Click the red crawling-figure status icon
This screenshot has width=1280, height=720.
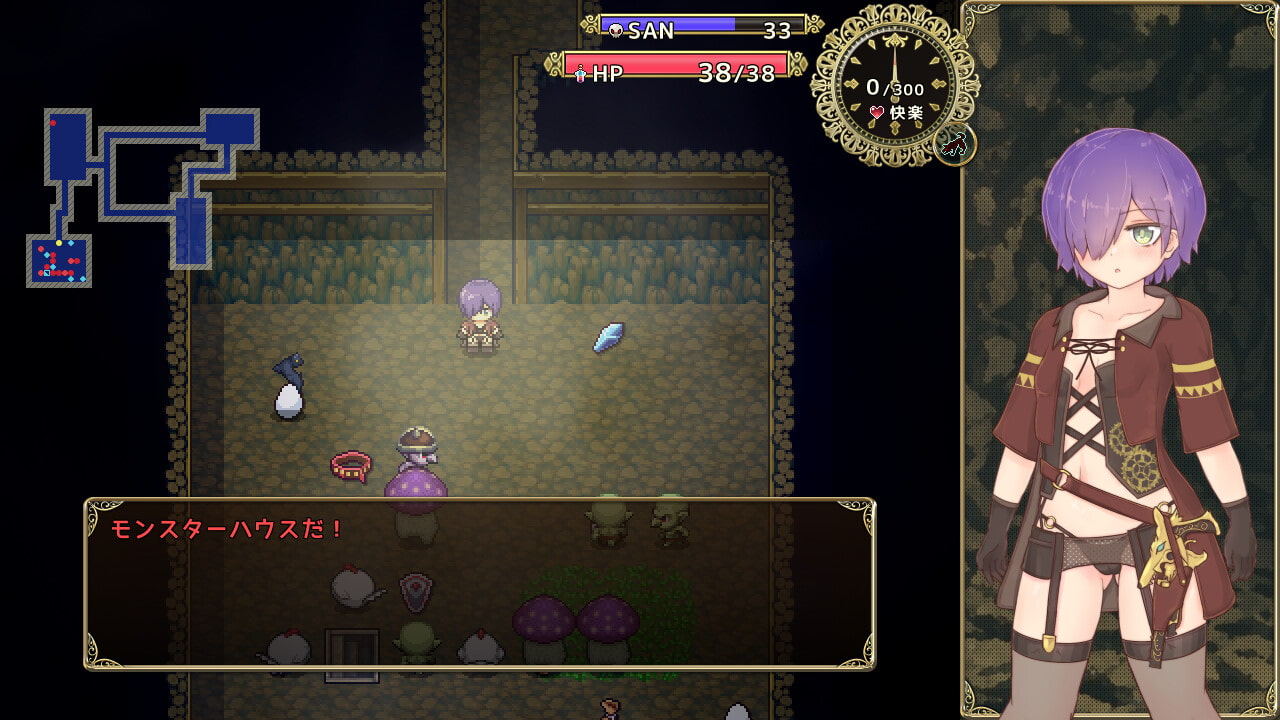pos(954,146)
